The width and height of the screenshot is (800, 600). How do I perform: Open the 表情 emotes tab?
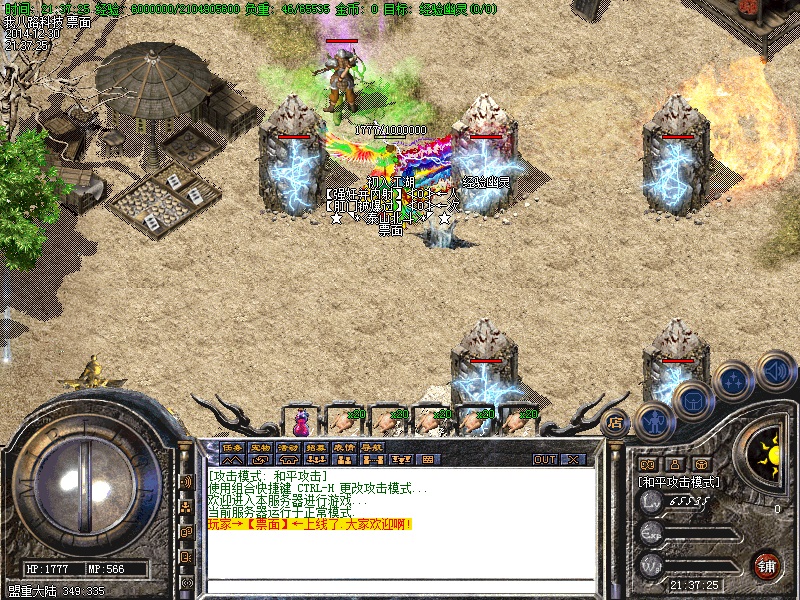point(345,447)
